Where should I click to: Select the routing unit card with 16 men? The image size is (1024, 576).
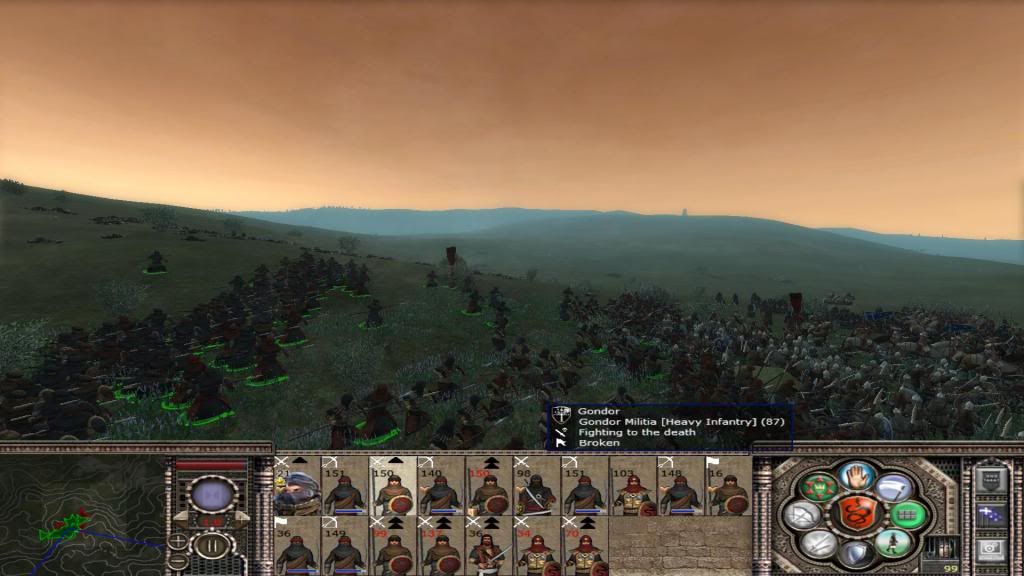coord(729,486)
